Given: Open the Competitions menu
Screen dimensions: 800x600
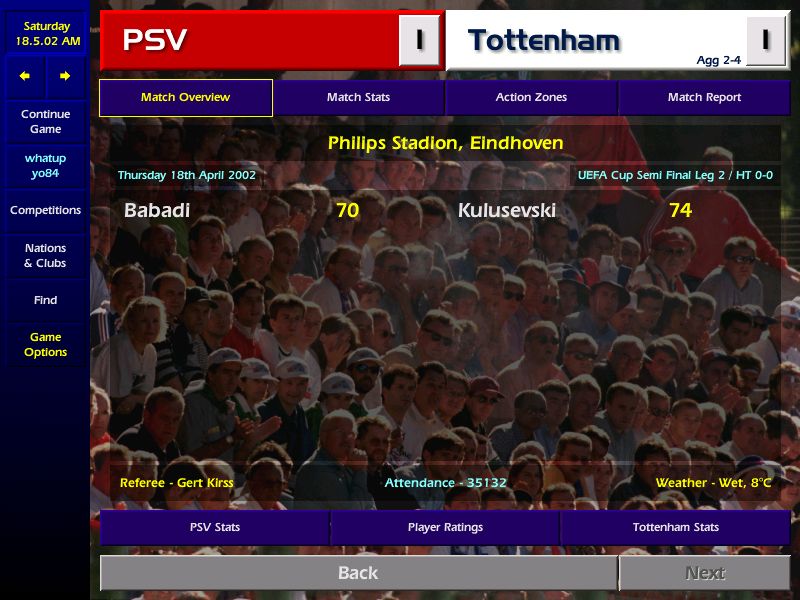Looking at the screenshot, I should [x=45, y=211].
